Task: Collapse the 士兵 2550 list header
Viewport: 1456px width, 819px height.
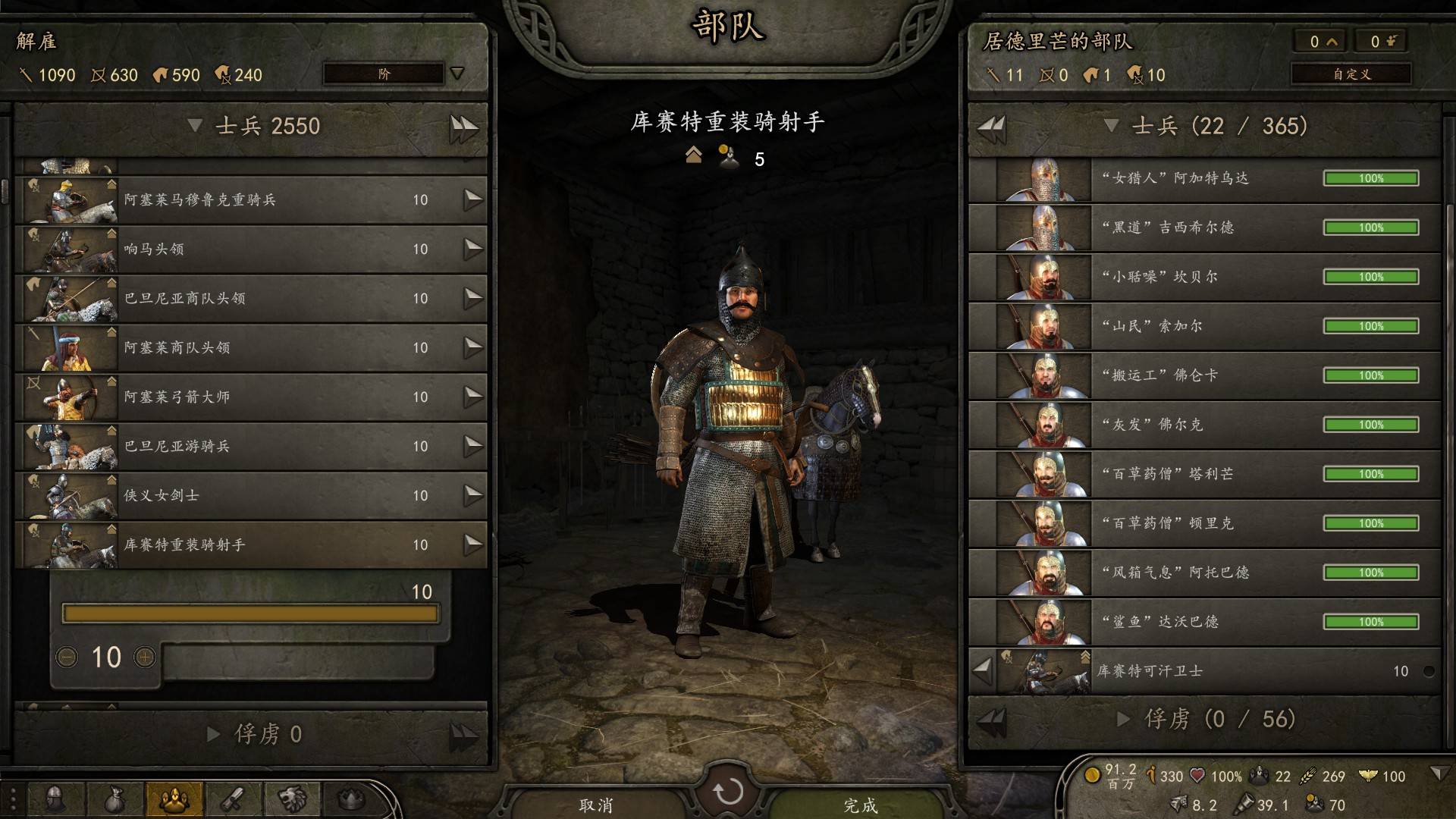Action: click(195, 126)
